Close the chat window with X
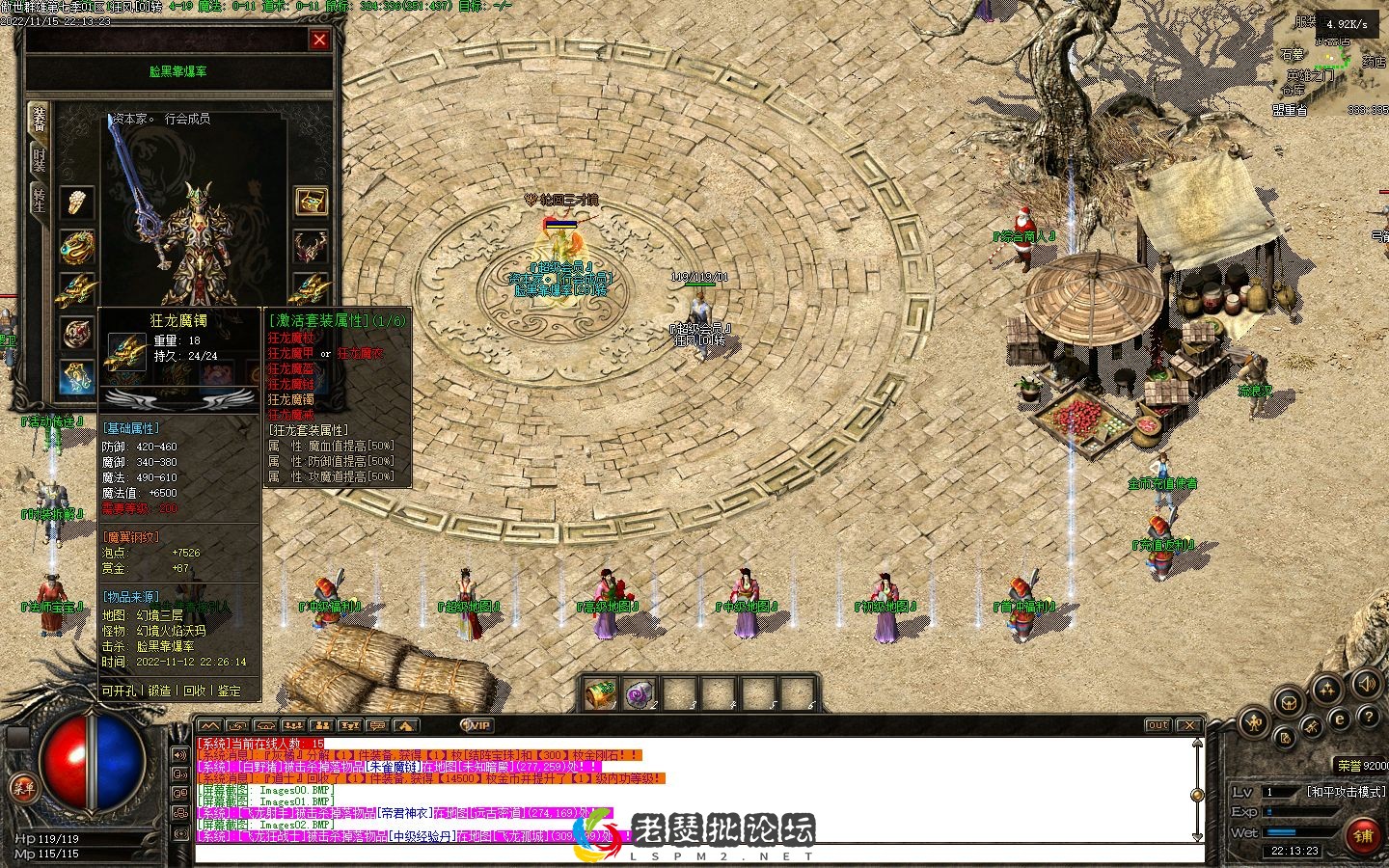1389x868 pixels. [1189, 725]
